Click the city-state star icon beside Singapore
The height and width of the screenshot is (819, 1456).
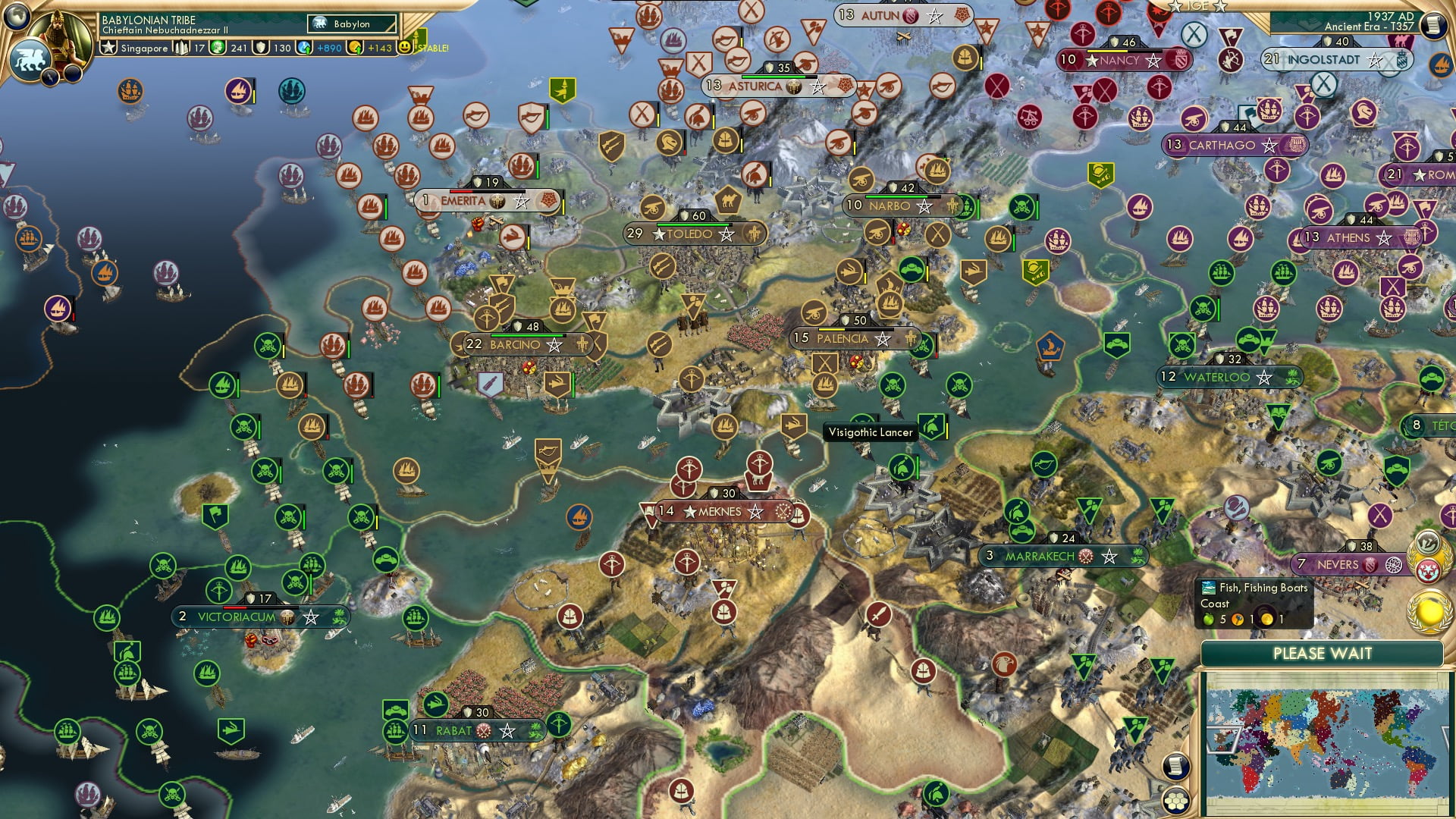click(x=108, y=48)
